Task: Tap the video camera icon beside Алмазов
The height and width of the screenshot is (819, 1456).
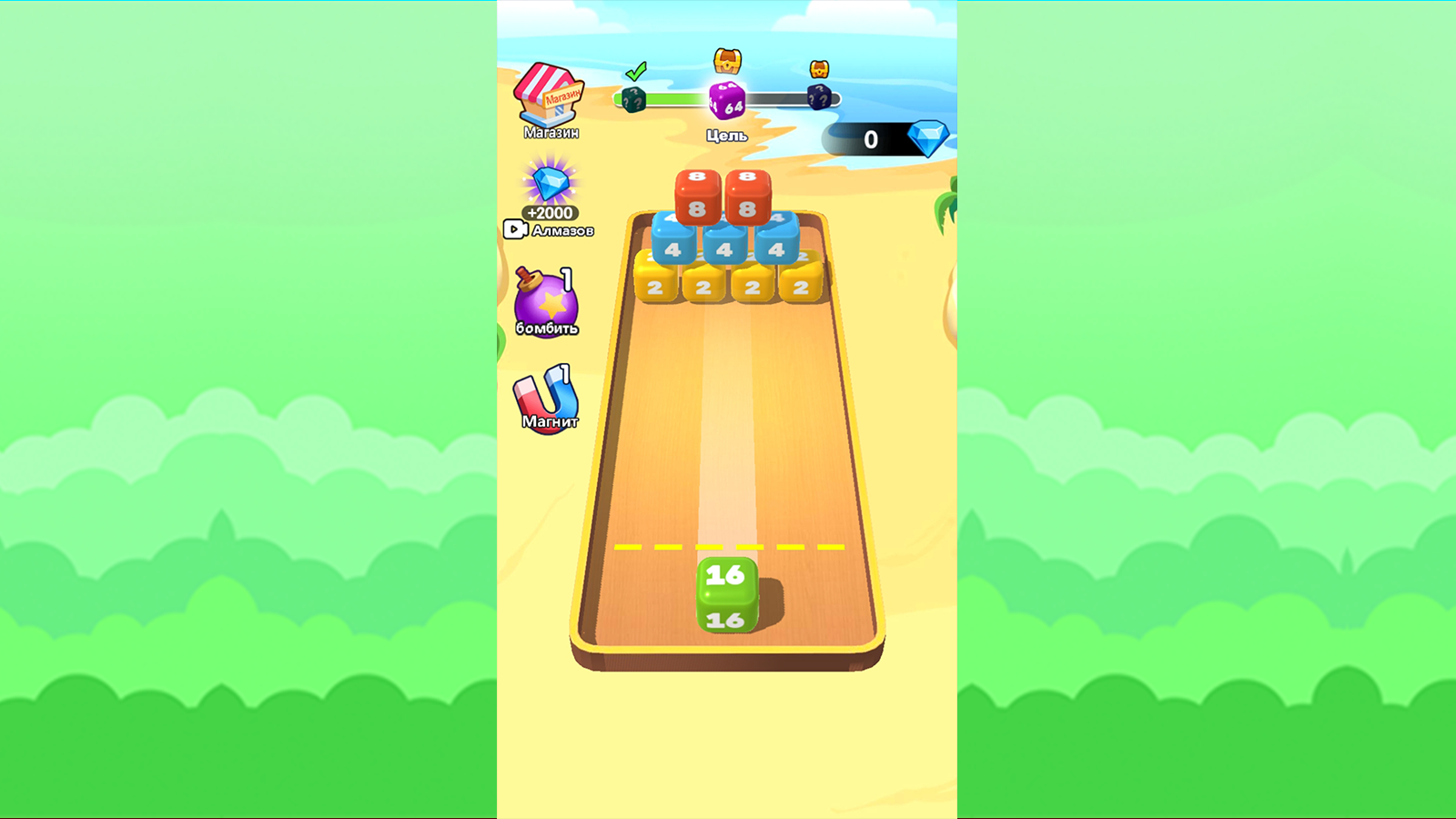Action: pyautogui.click(x=515, y=229)
